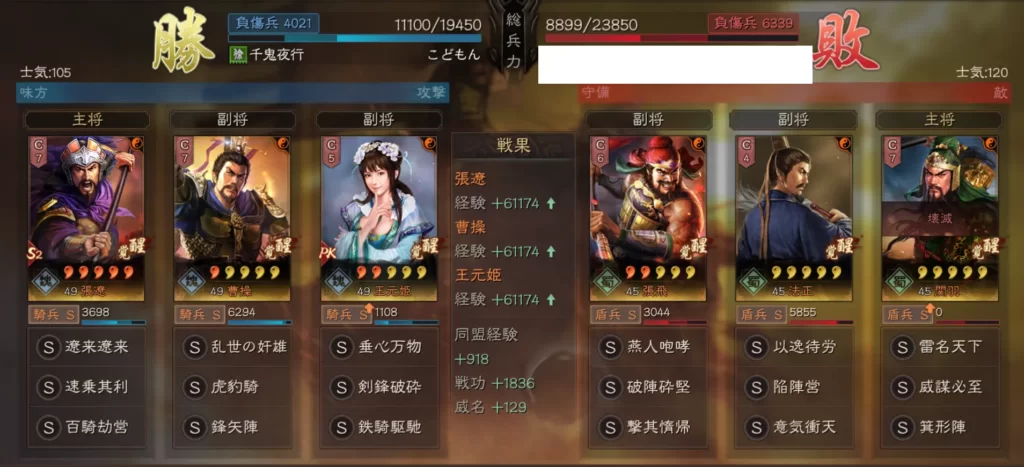Screen dimensions: 1024x467
Task: Open the 遼来遼来 skill
Action: [x=87, y=347]
